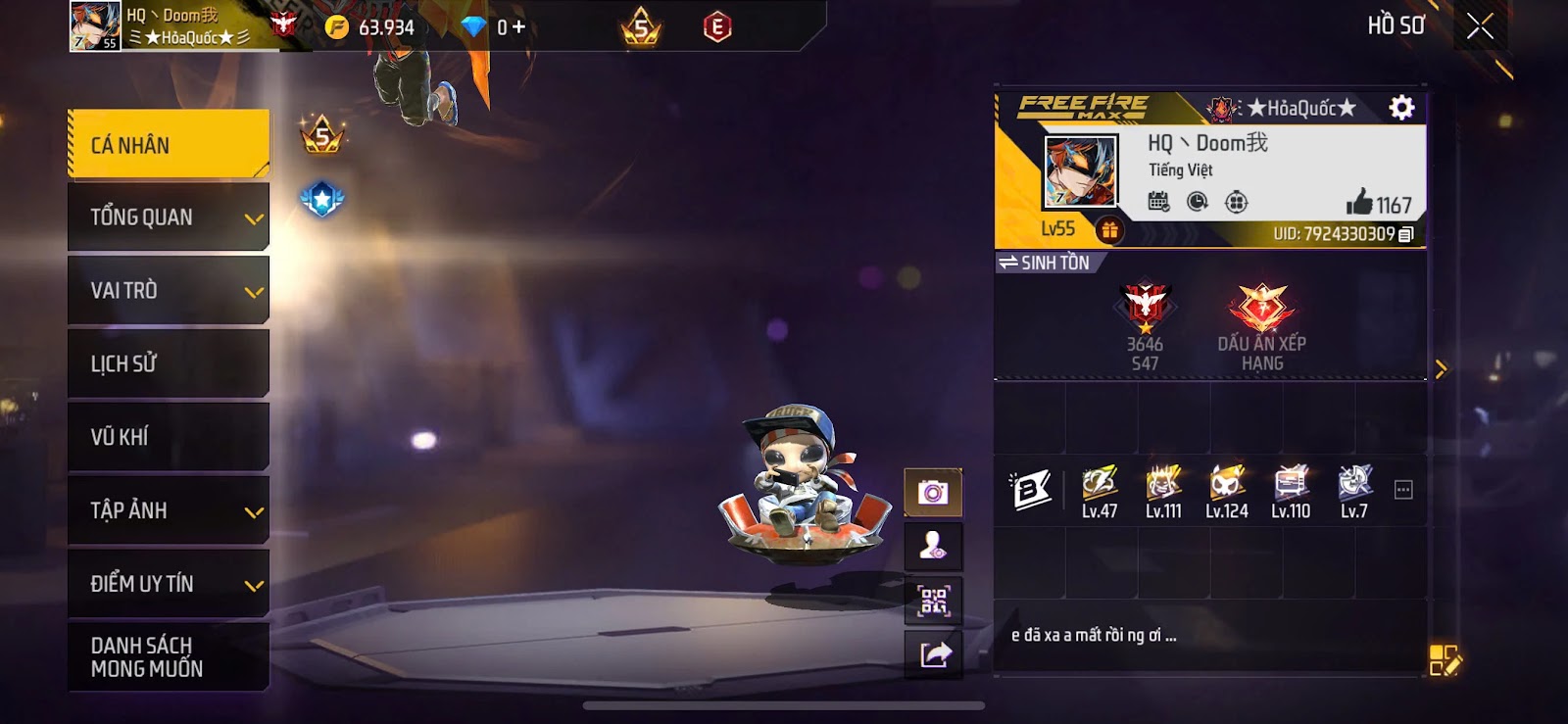The image size is (1568, 724).
Task: Open the VAI TRÒ menu
Action: click(168, 290)
